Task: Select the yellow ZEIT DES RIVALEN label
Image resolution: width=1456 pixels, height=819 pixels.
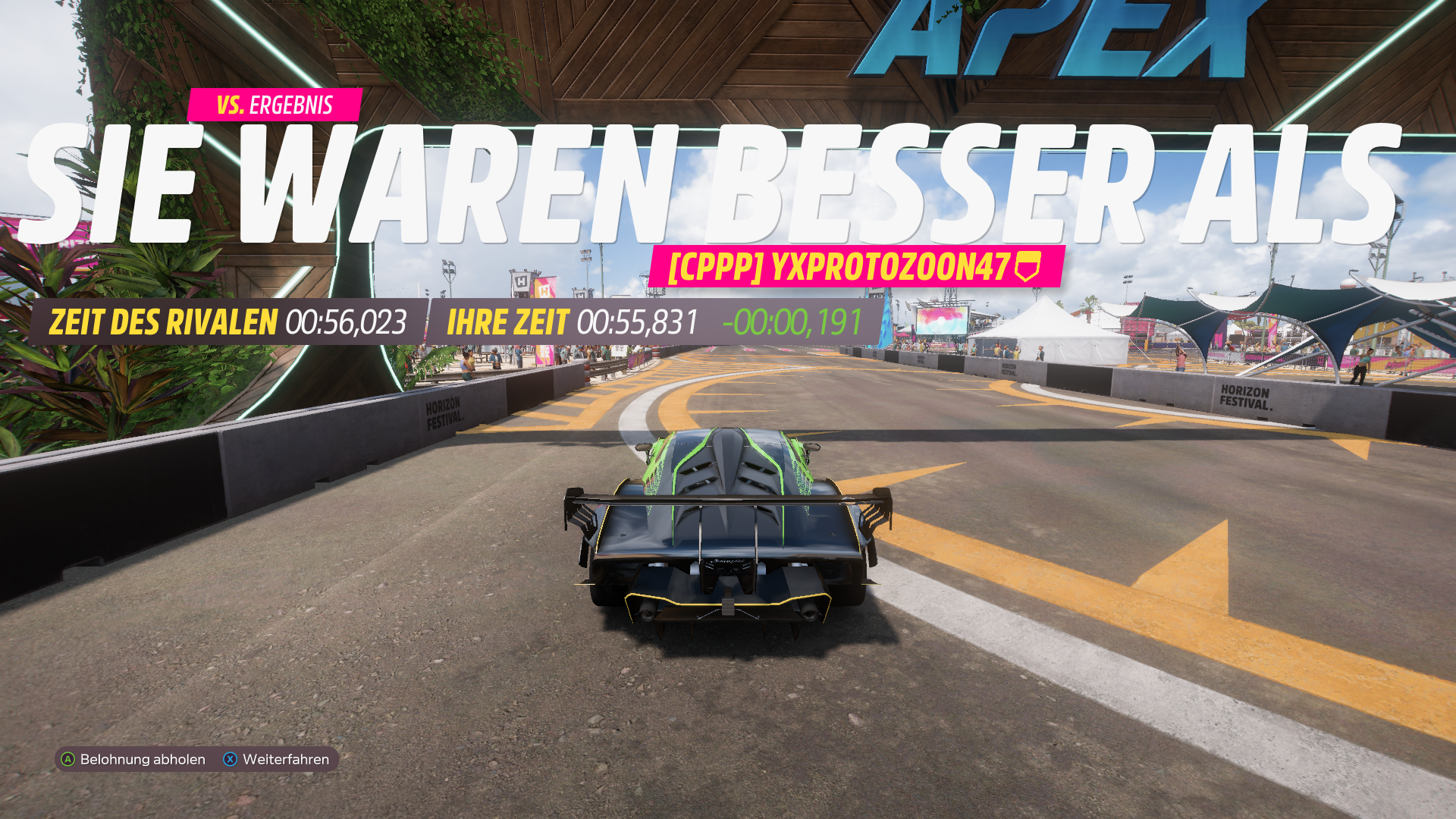Action: (163, 322)
